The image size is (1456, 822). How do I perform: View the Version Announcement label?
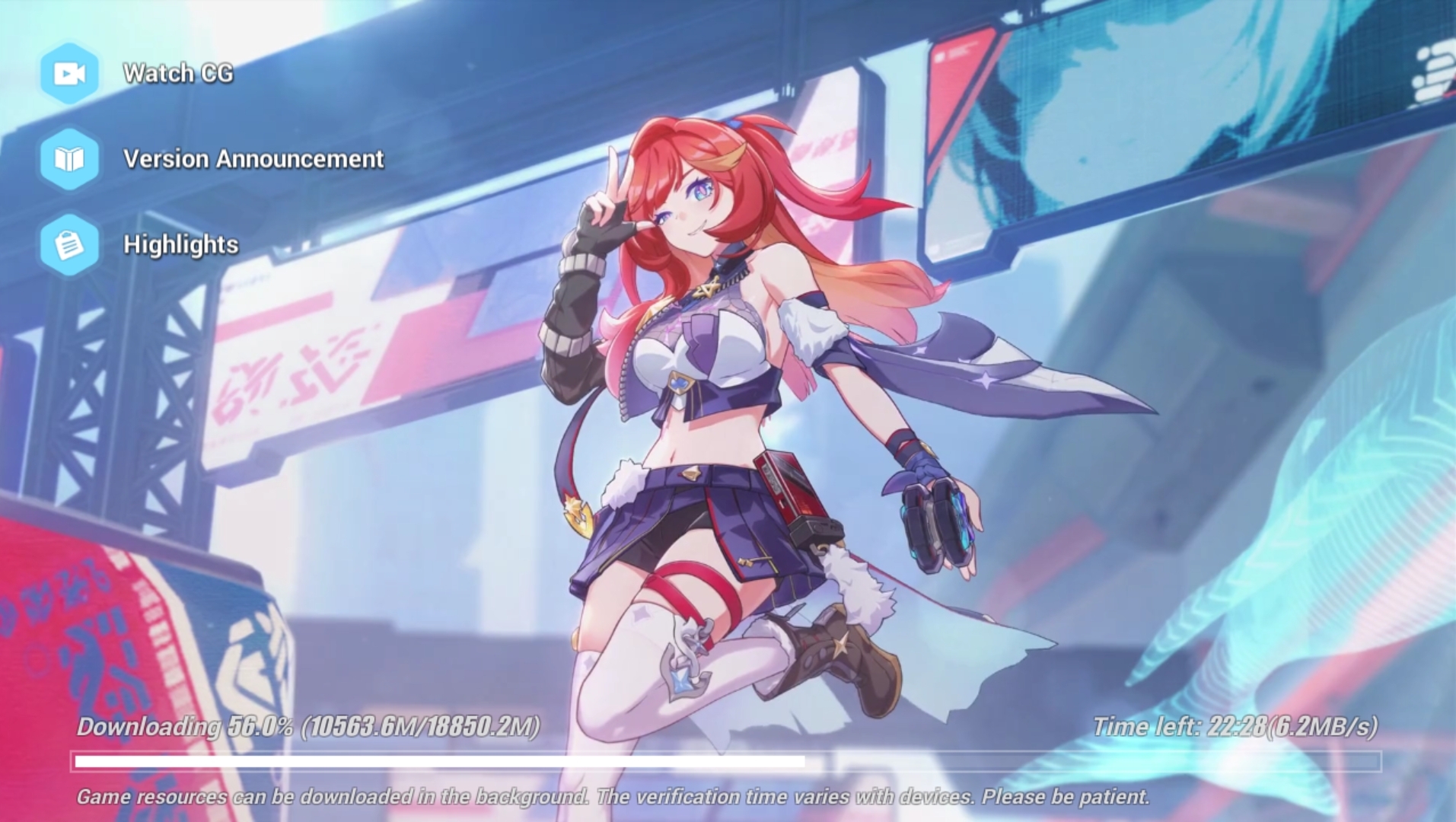253,158
